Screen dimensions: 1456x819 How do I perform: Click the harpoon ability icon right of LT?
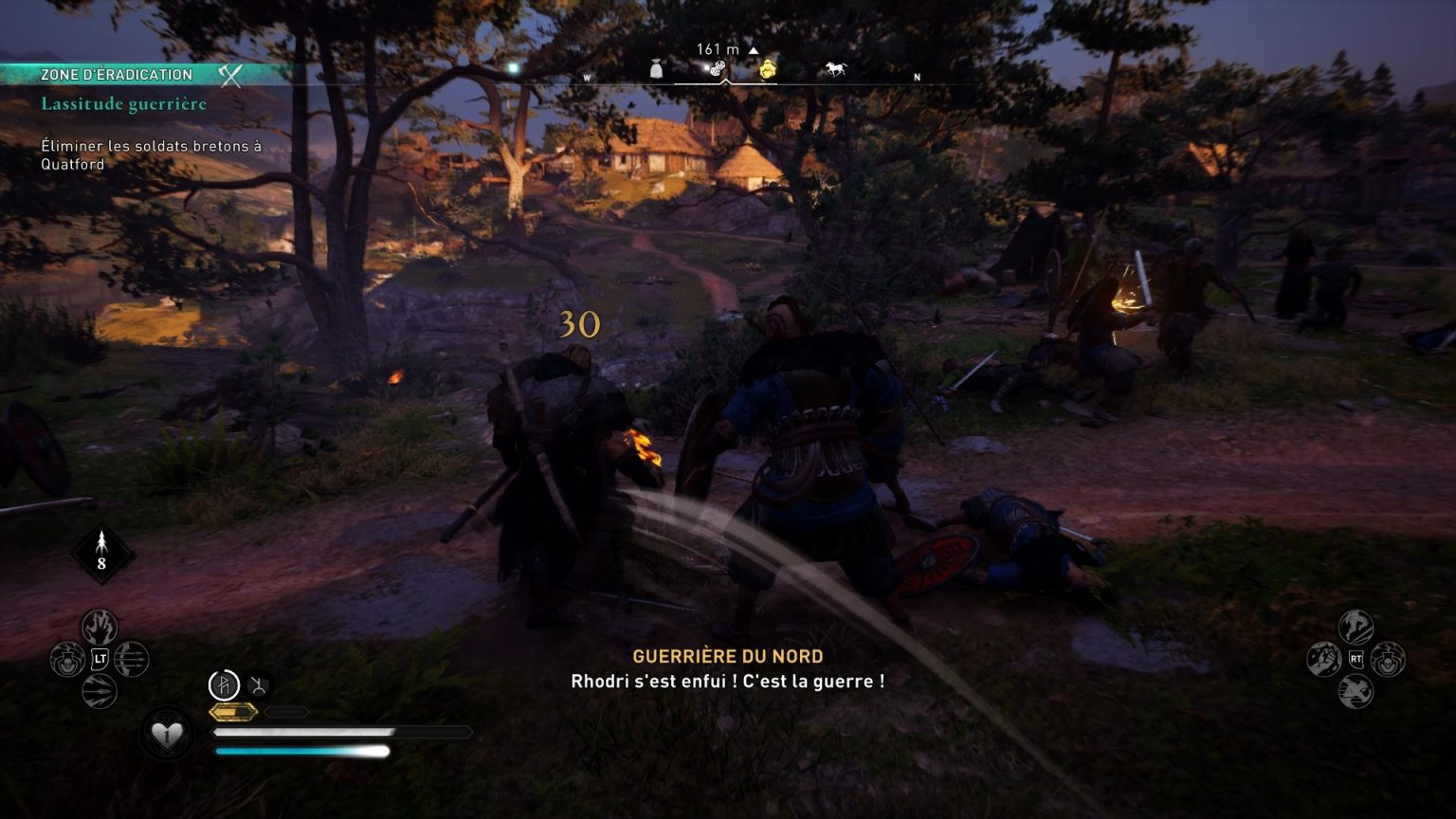pyautogui.click(x=131, y=657)
